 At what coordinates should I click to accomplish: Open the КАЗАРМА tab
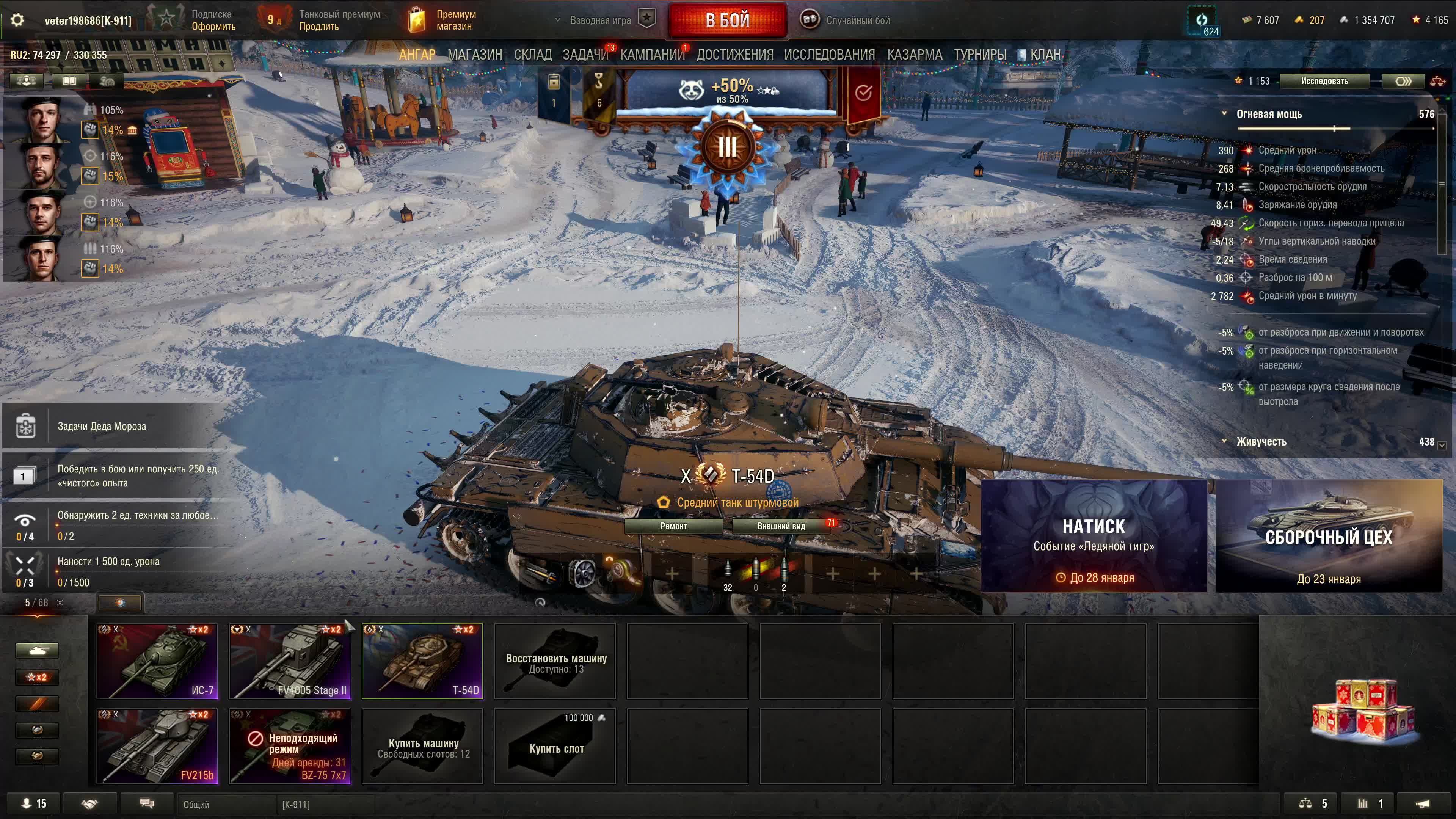(x=914, y=55)
